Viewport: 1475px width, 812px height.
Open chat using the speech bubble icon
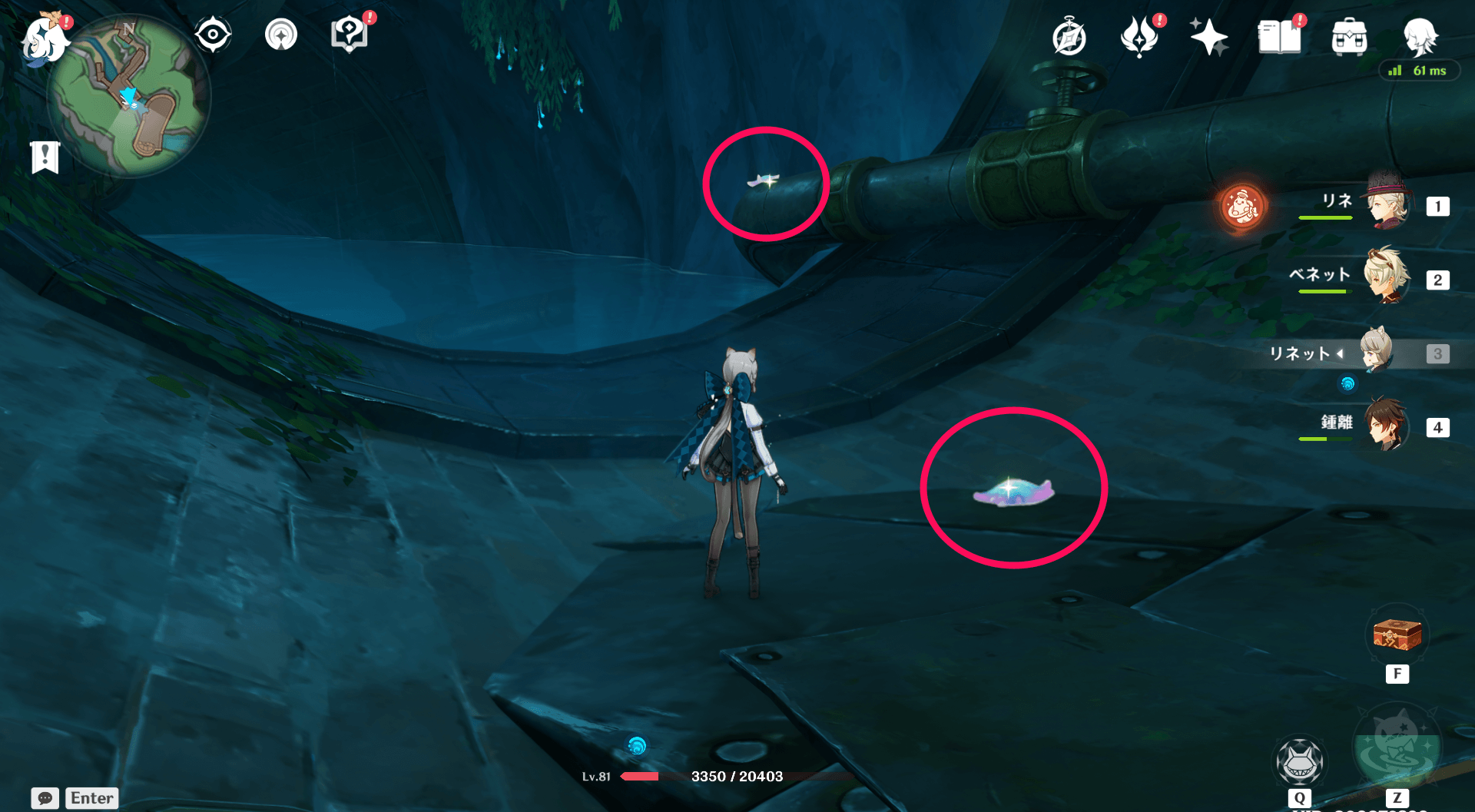tap(45, 798)
